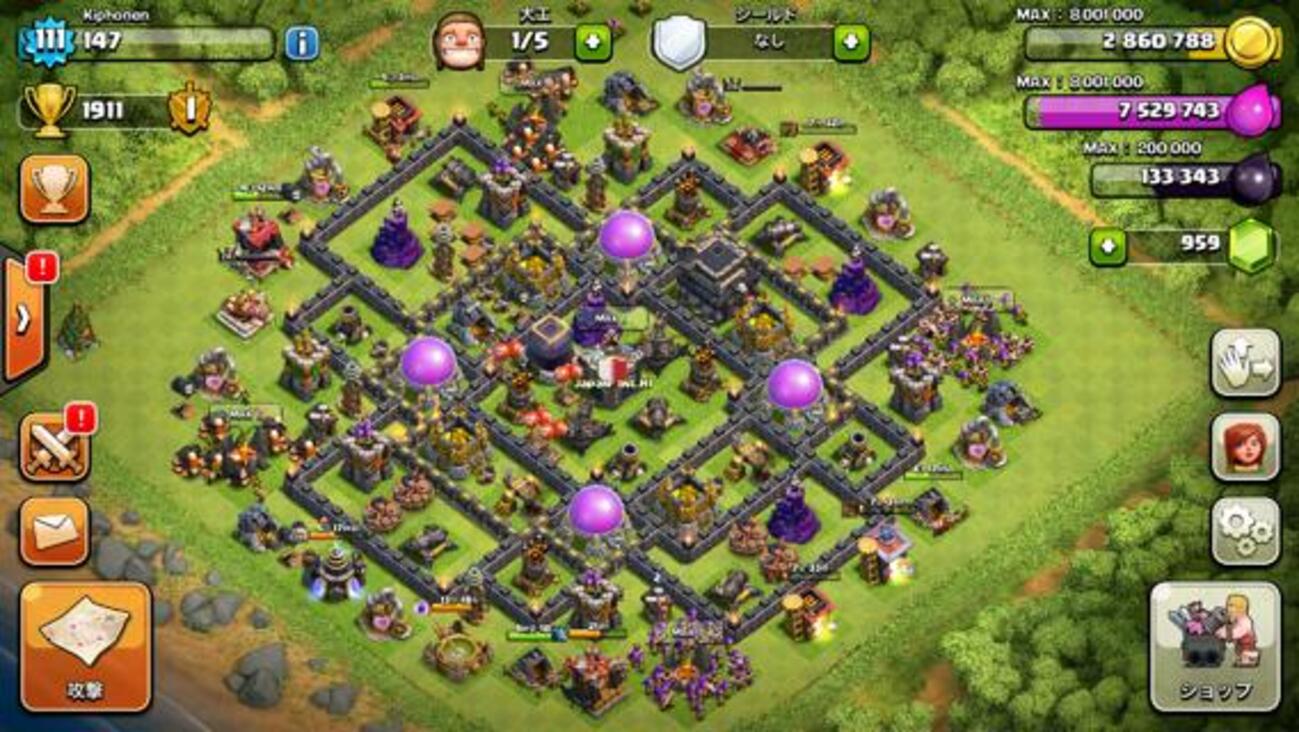Tap the green plus beside the shield
Viewport: 1299px width, 732px height.
point(851,43)
